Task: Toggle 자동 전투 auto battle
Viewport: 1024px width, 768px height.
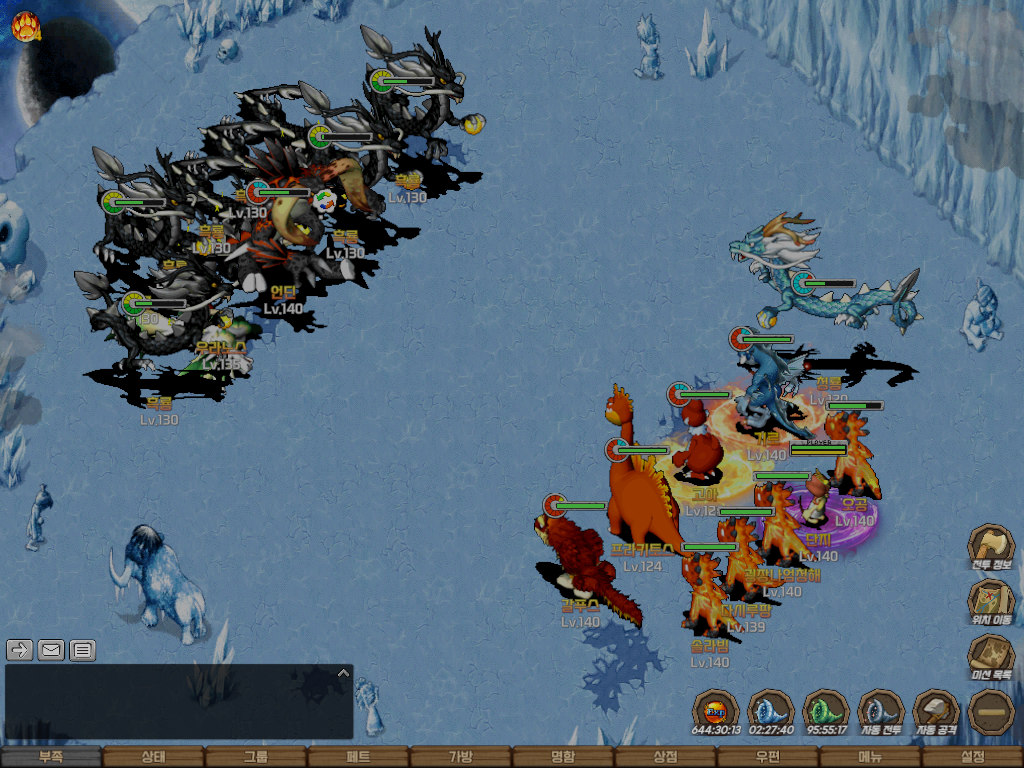Action: click(x=881, y=713)
